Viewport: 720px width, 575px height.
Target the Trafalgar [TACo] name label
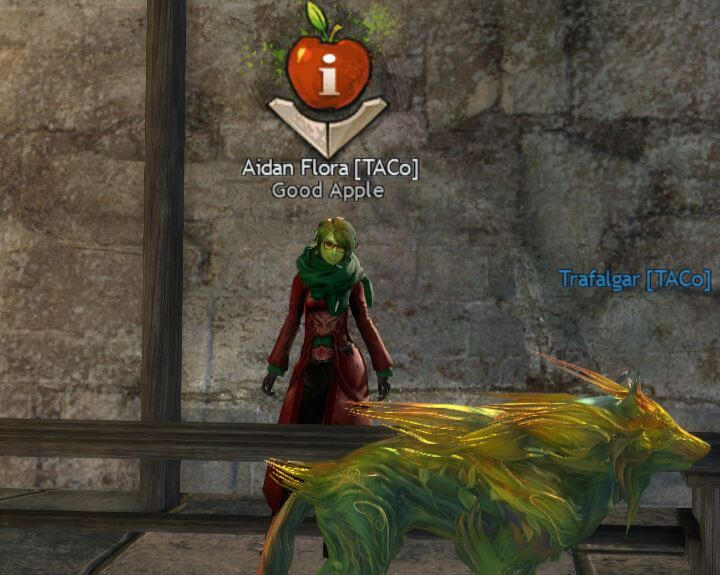(x=634, y=278)
